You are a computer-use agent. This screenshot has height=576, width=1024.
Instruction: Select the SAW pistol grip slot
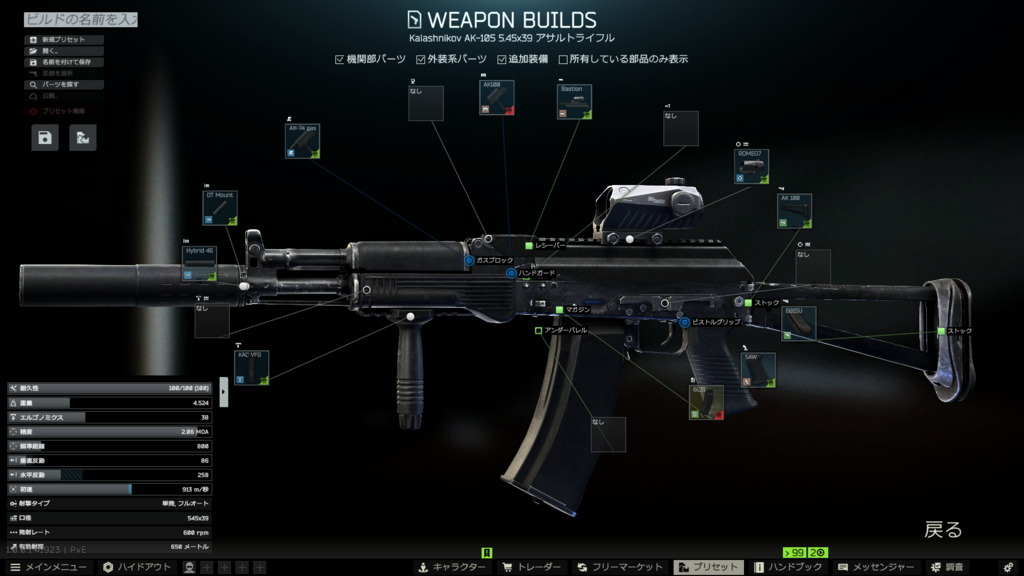(x=758, y=369)
